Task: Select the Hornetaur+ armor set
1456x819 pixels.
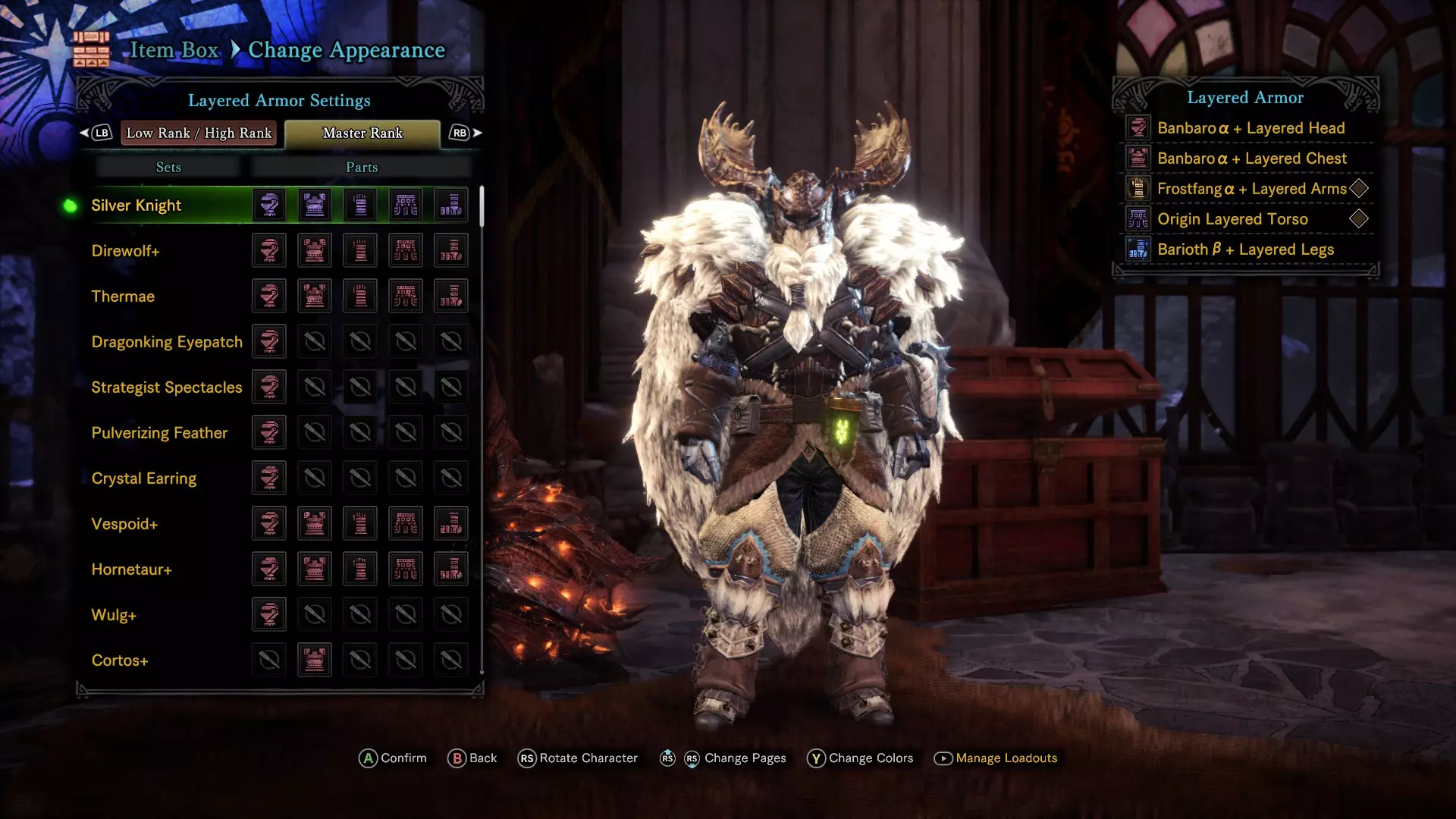Action: point(131,570)
